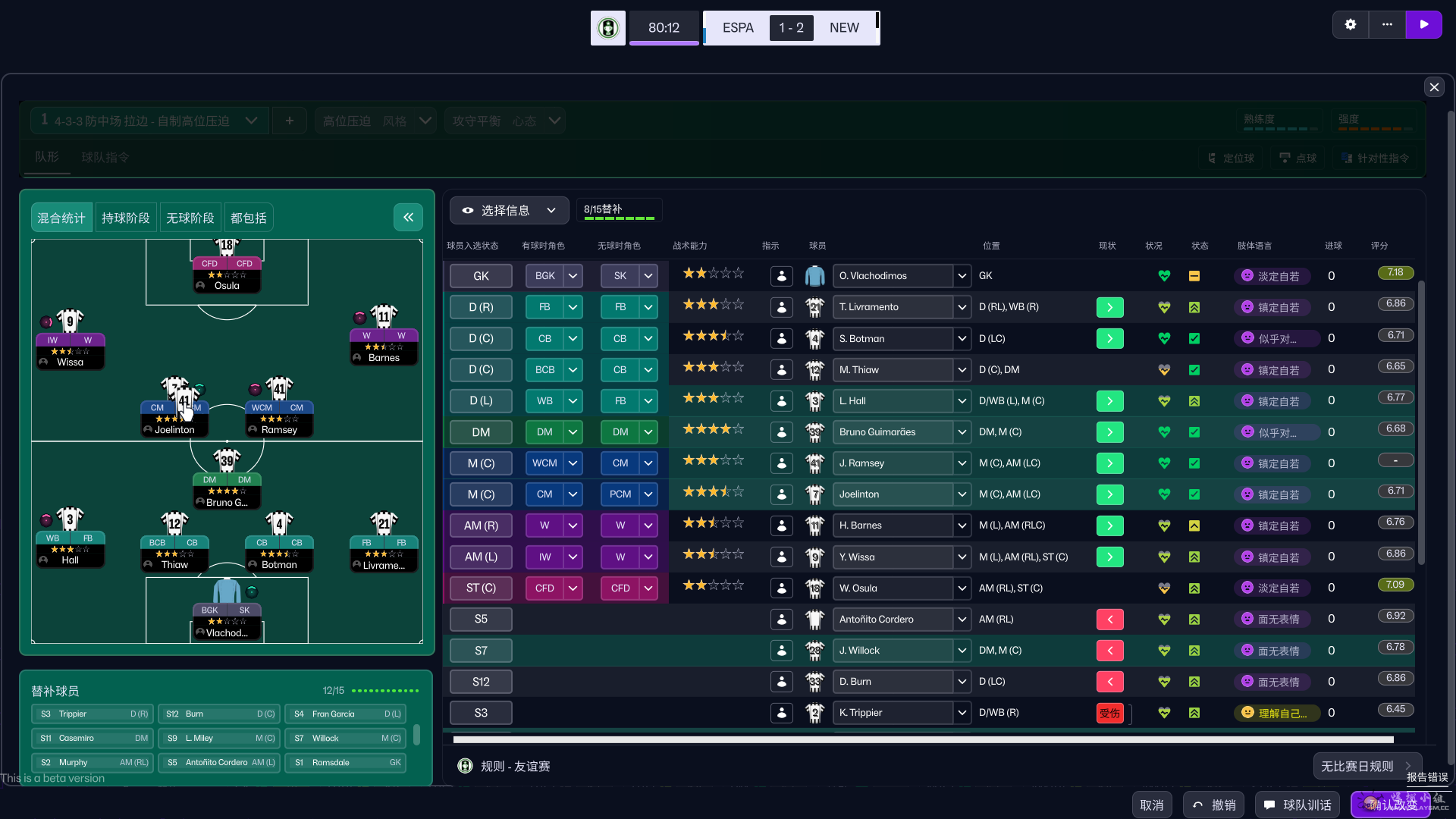Click the yellow card indicator for O. Vlachodimos
Image resolution: width=1456 pixels, height=819 pixels.
[1194, 276]
